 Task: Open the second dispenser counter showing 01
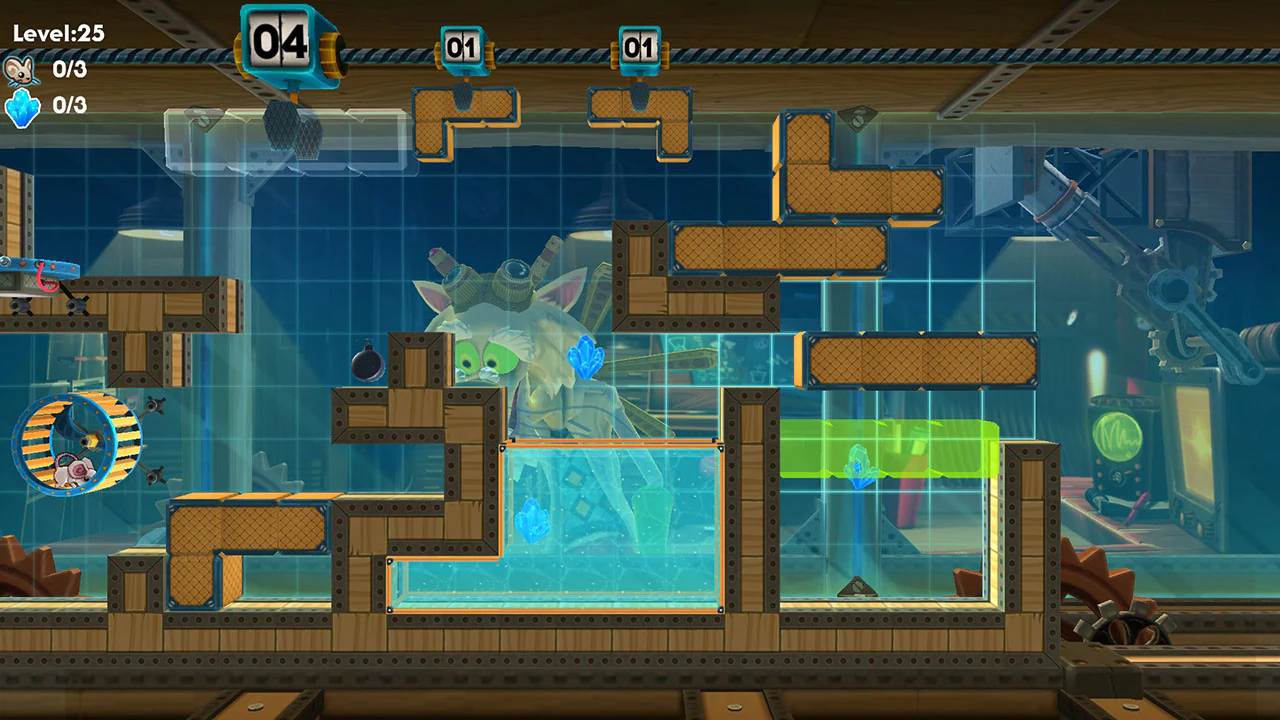[640, 45]
